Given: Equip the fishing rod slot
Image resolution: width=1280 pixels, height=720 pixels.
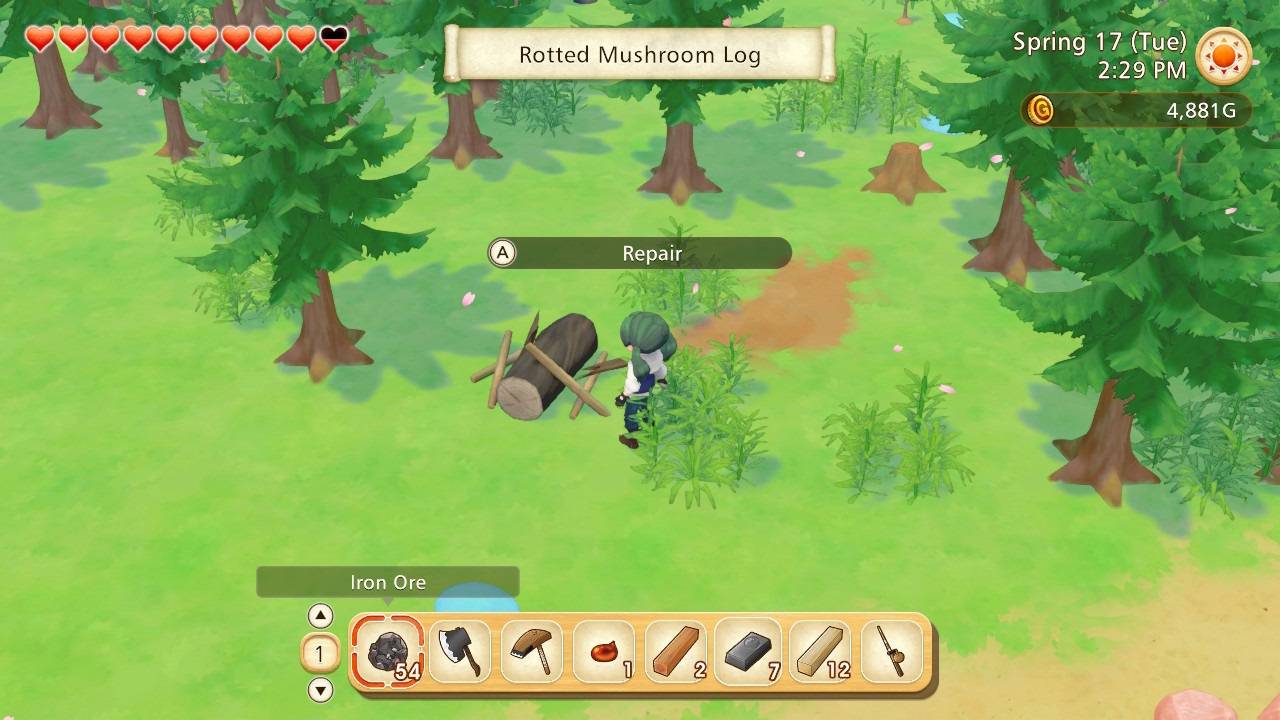Looking at the screenshot, I should click(890, 652).
